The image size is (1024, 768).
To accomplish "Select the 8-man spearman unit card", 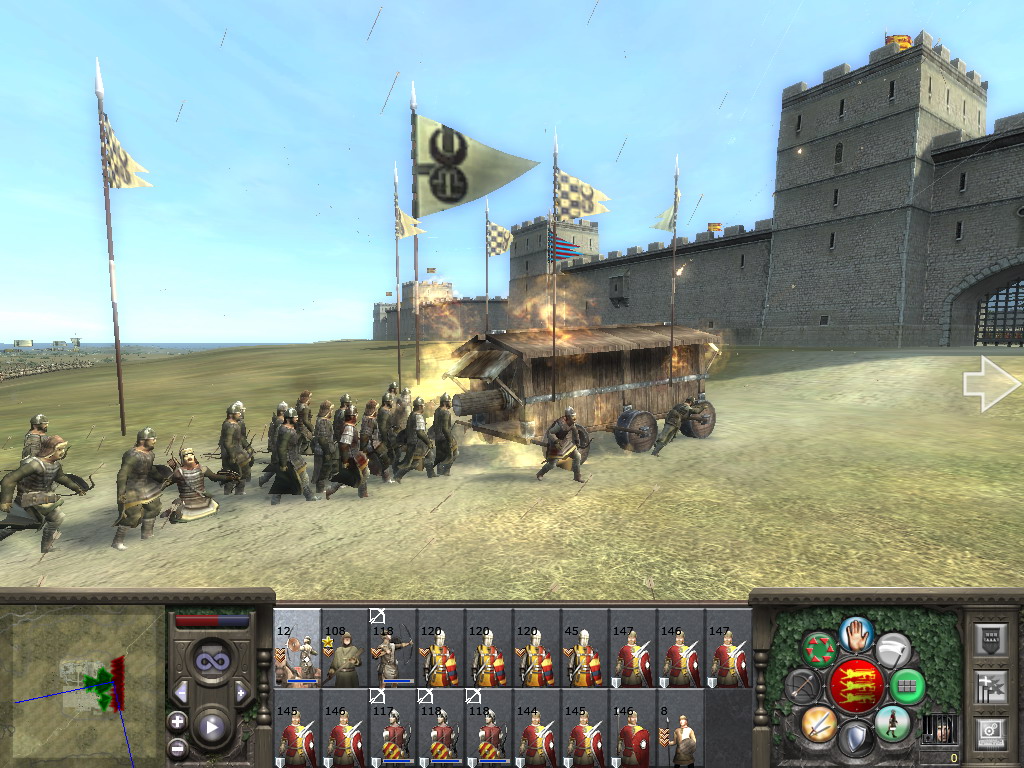I will pyautogui.click(x=681, y=730).
